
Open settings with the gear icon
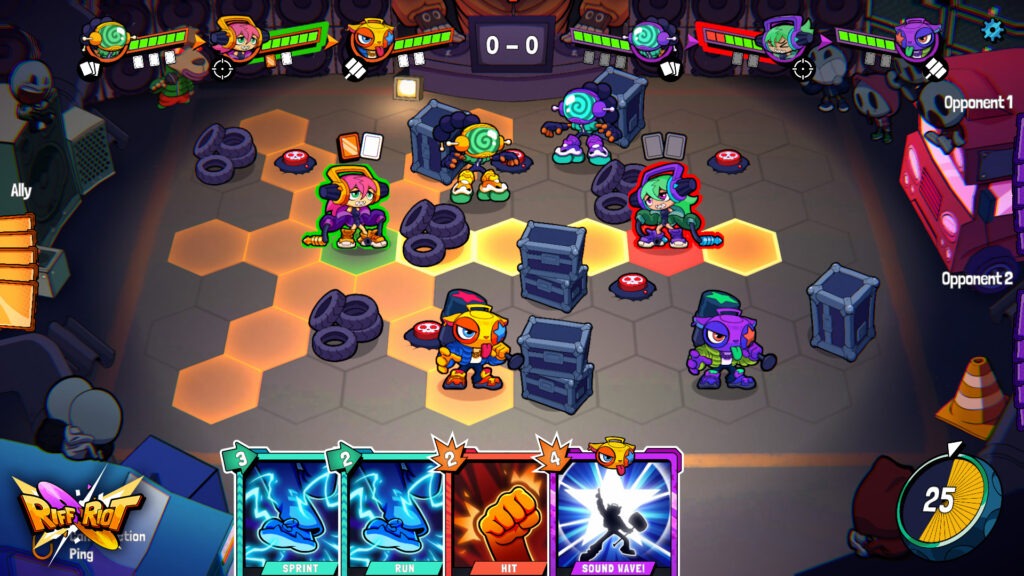[x=991, y=29]
